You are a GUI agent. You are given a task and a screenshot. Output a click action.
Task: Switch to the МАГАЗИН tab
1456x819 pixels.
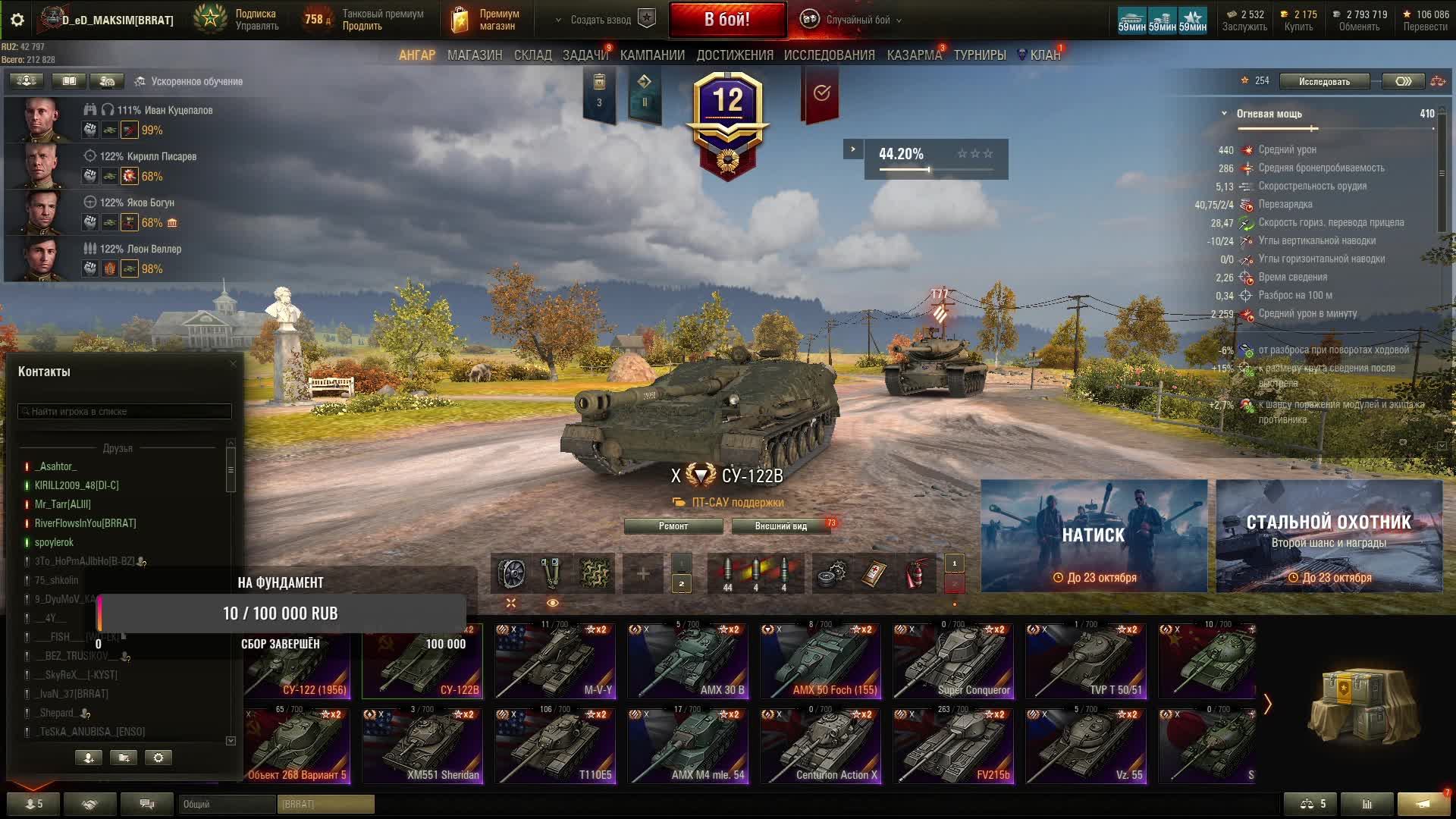point(475,55)
